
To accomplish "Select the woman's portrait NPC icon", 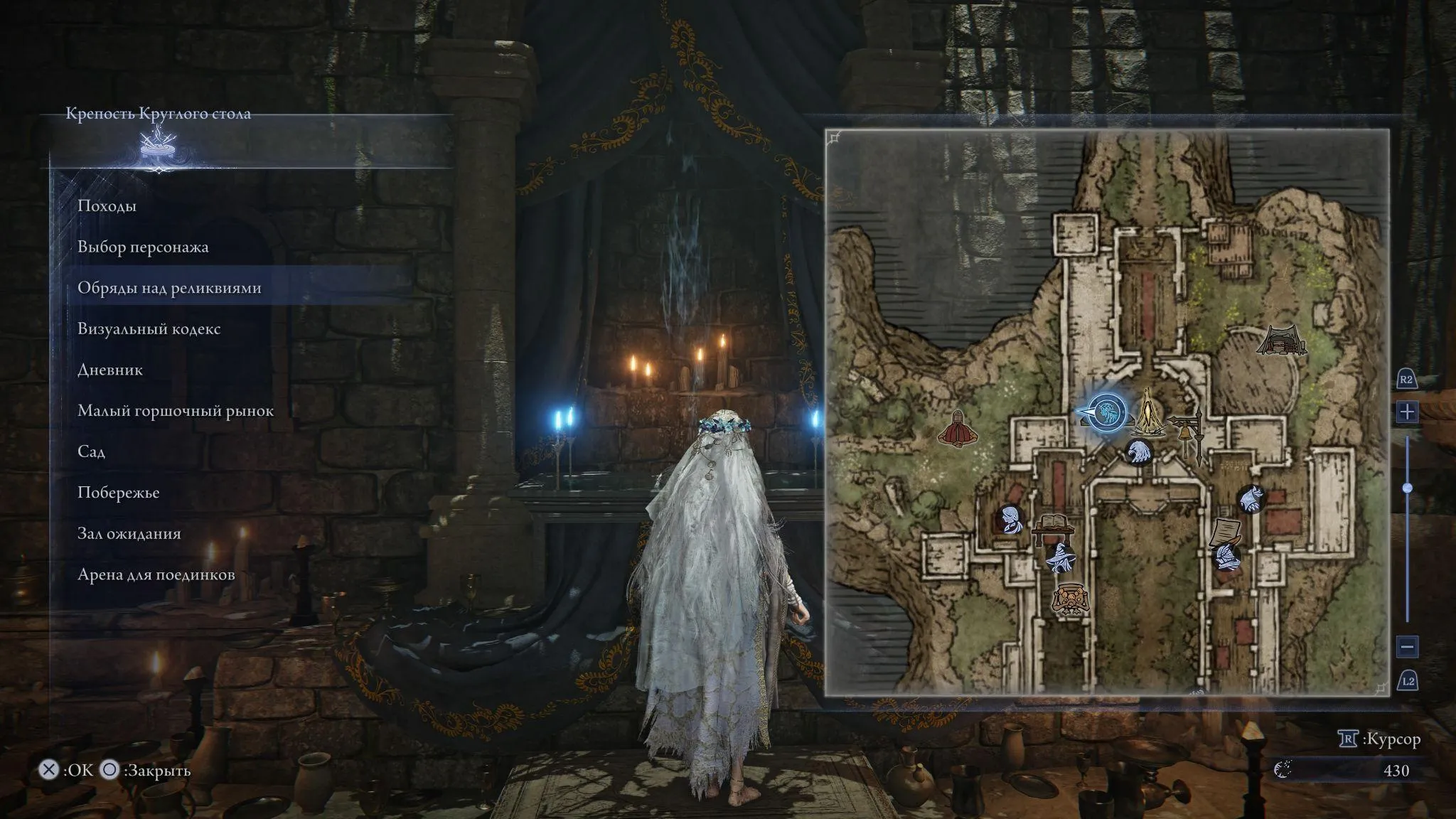I will [1009, 520].
